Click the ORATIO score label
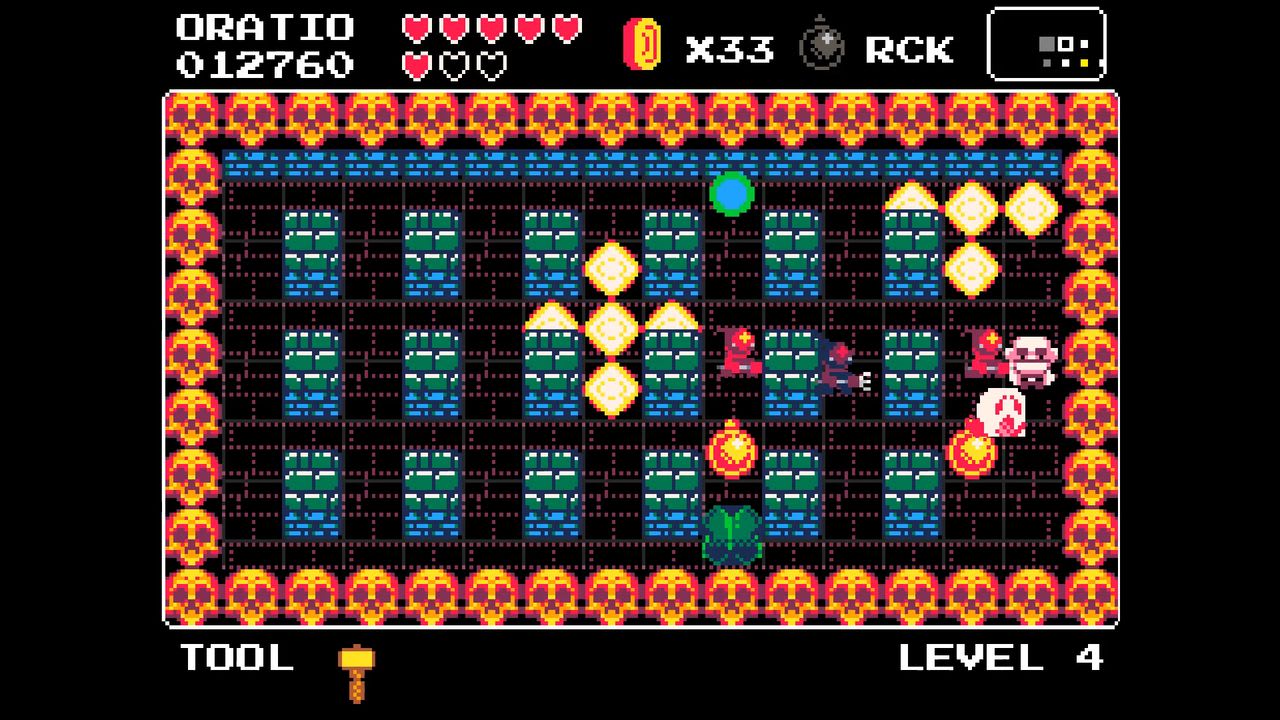Image resolution: width=1280 pixels, height=720 pixels. click(265, 28)
